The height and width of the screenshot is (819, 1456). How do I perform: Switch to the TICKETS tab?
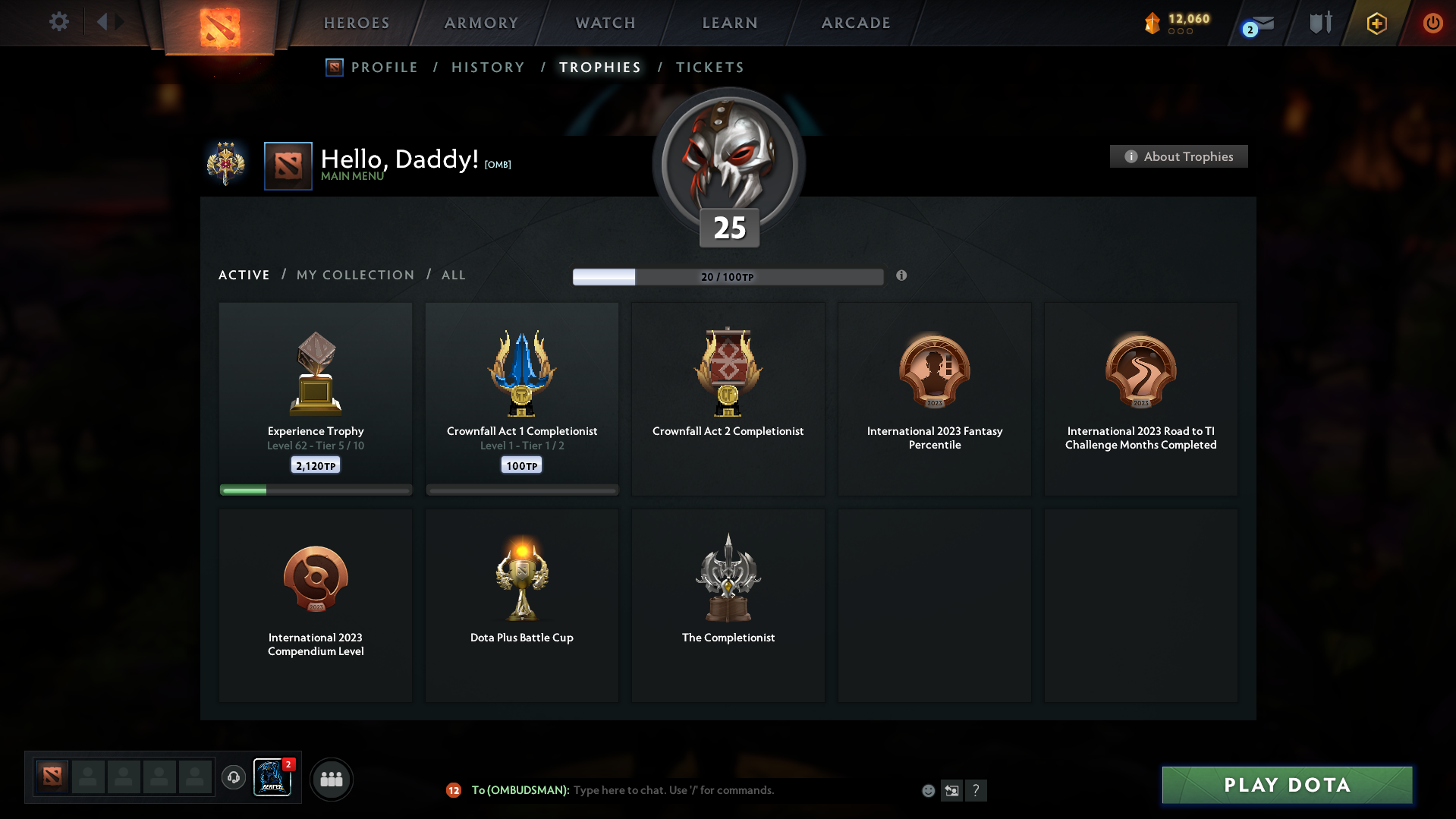tap(709, 68)
